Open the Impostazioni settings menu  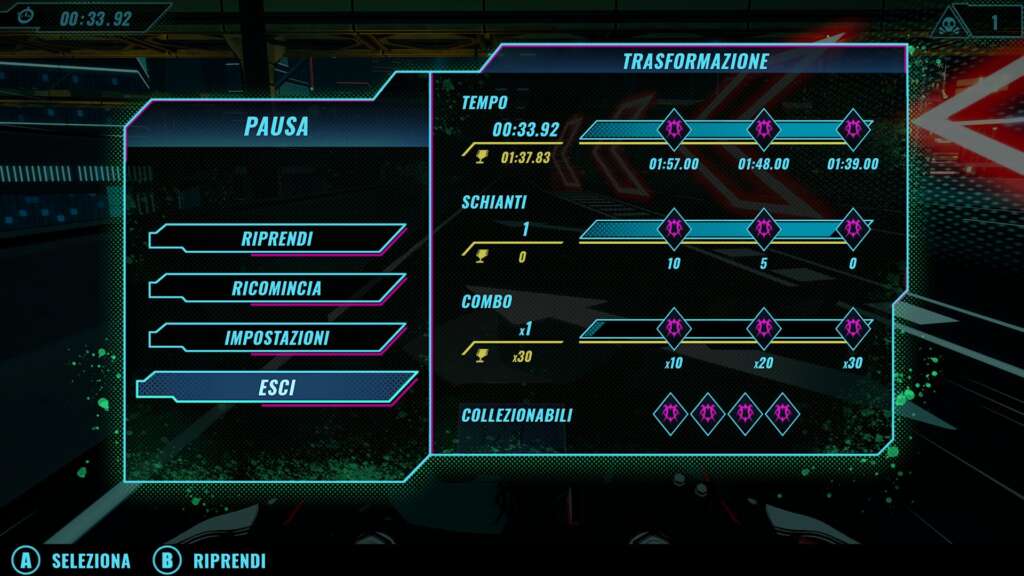(x=276, y=338)
